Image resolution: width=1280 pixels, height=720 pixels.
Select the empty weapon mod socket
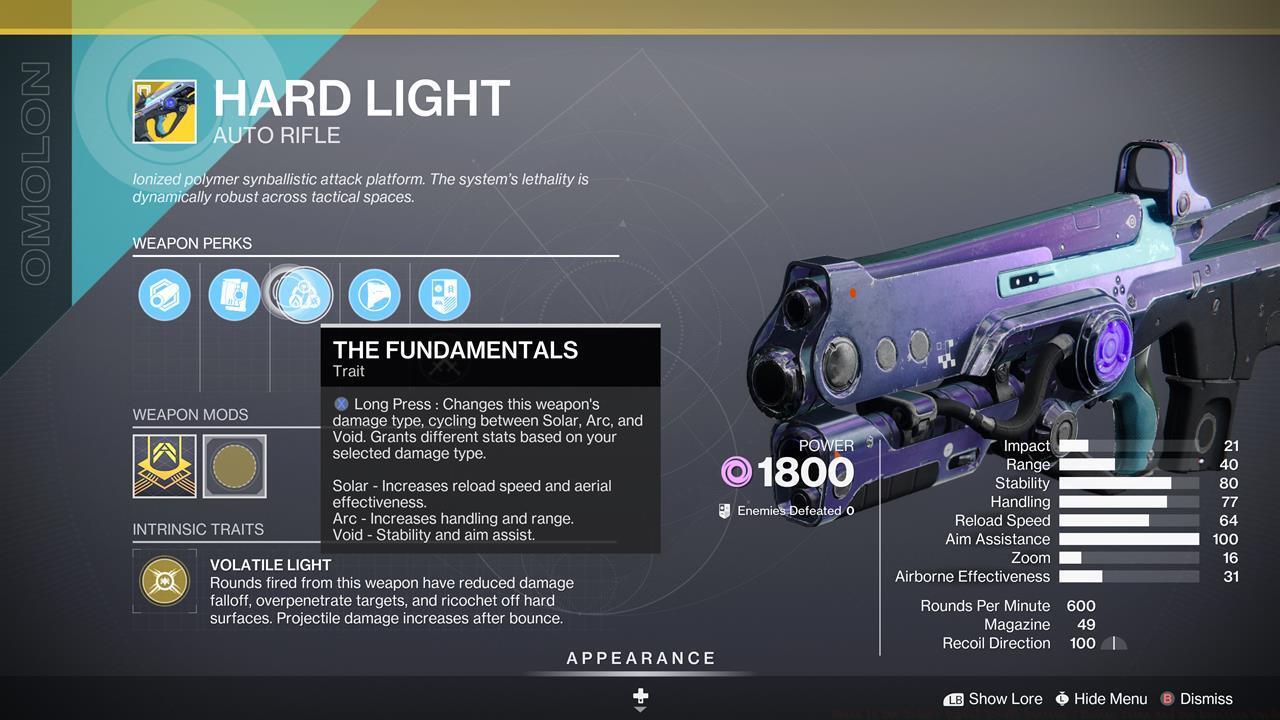point(234,466)
